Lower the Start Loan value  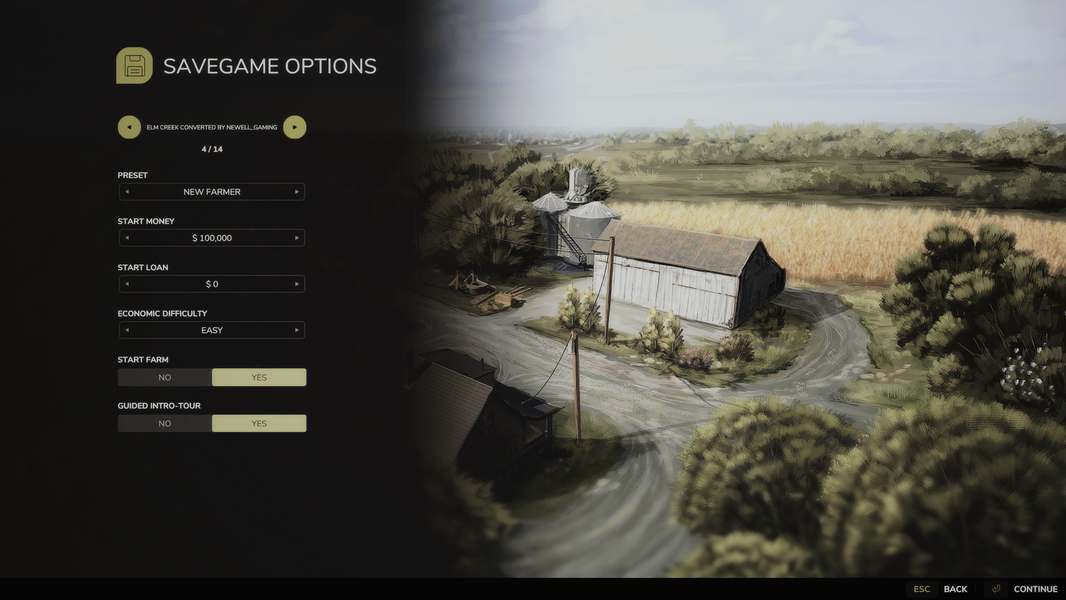click(x=126, y=284)
